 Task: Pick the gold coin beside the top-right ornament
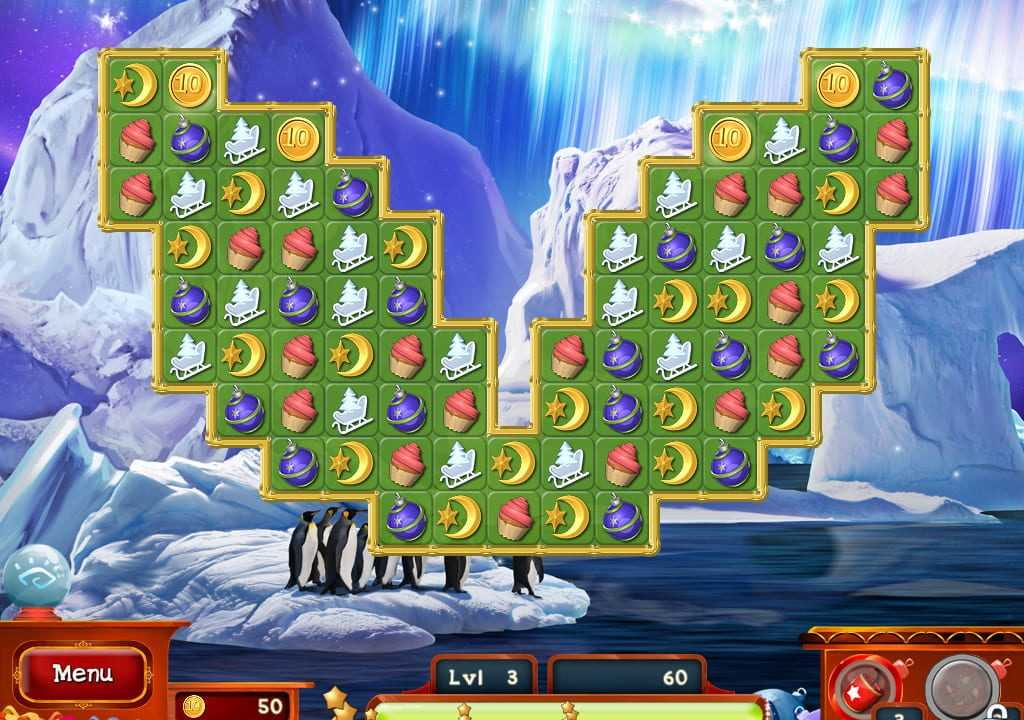point(838,85)
